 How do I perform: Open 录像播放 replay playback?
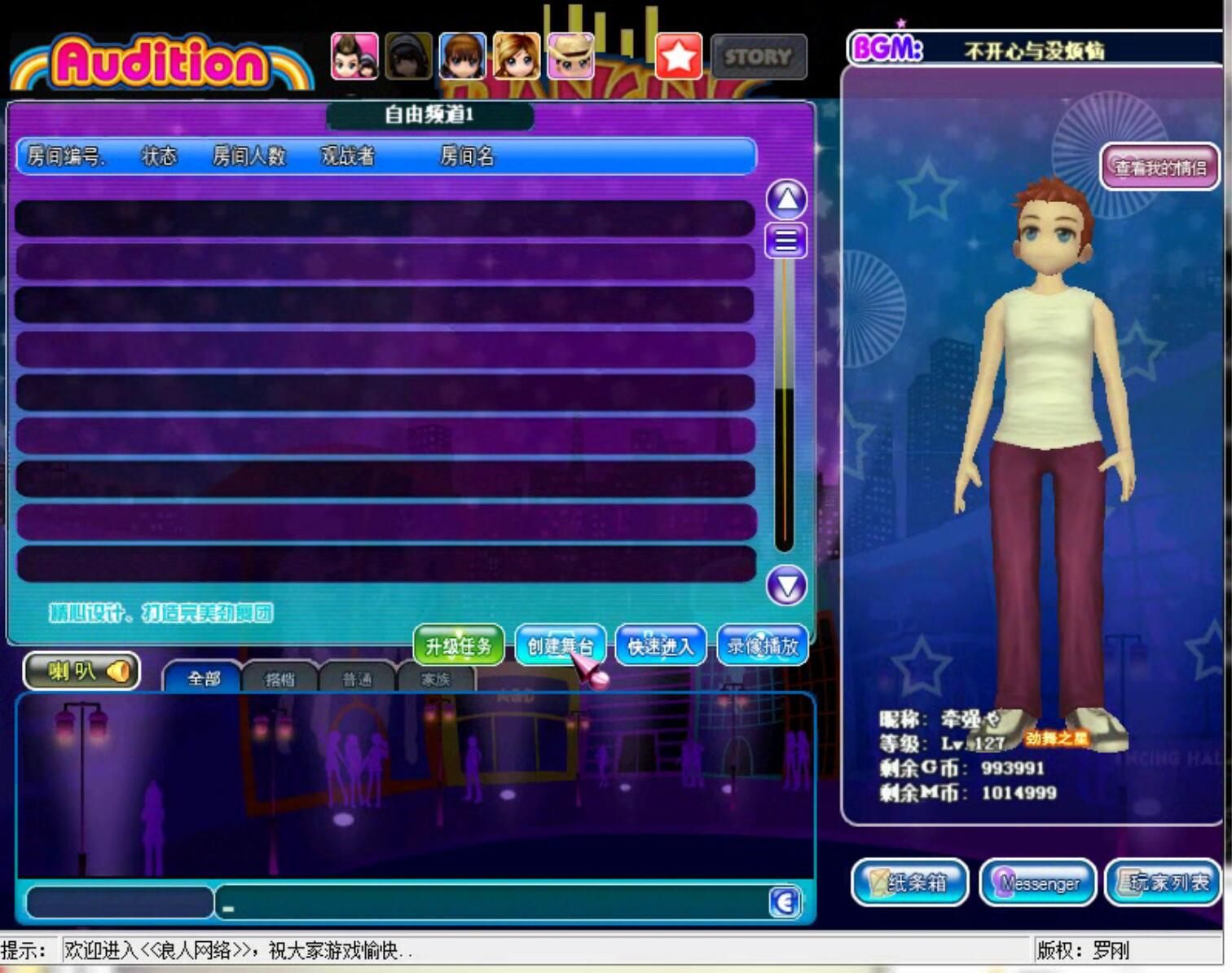[x=763, y=646]
